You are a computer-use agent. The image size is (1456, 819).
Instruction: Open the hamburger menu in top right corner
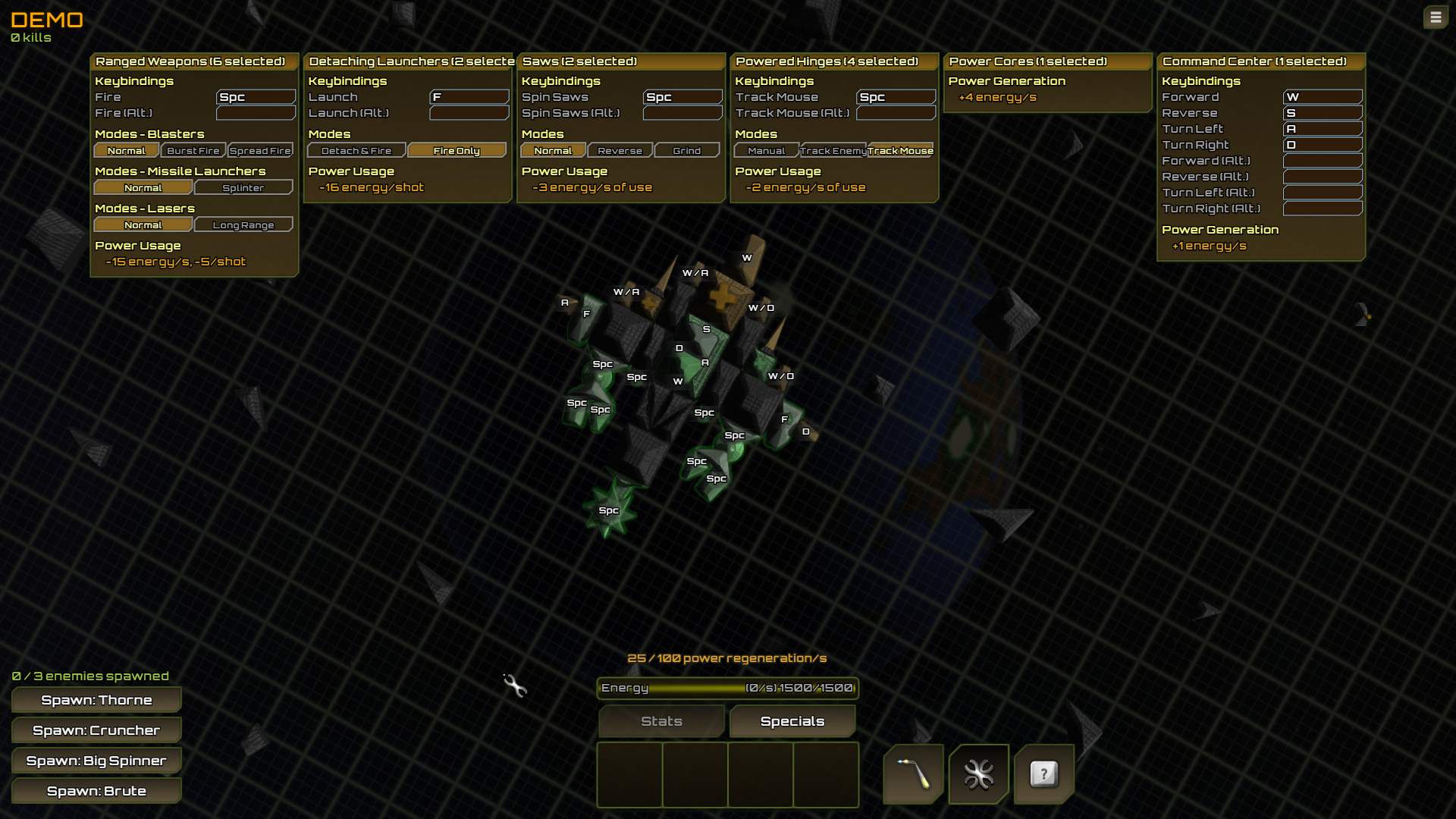[x=1436, y=17]
